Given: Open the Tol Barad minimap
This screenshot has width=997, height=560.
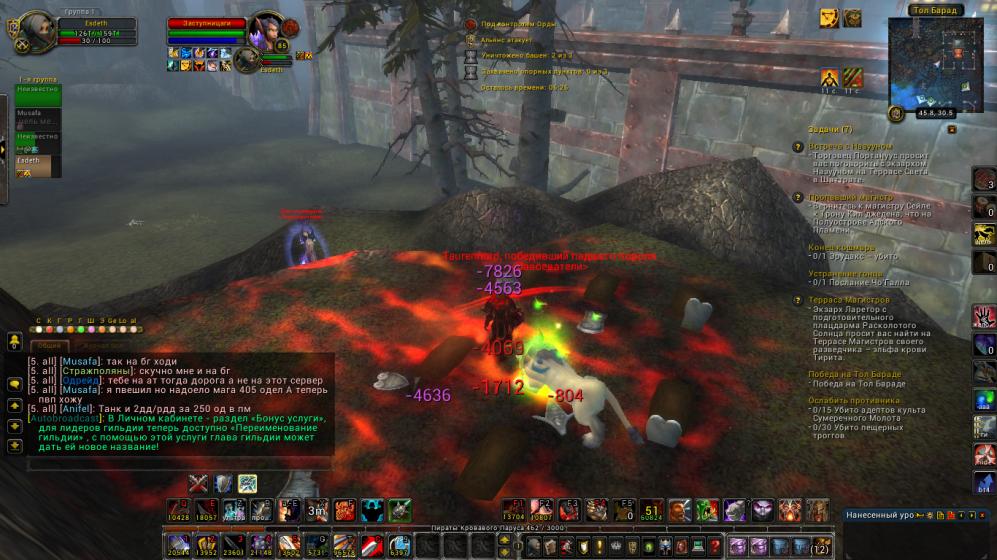Looking at the screenshot, I should (936, 58).
